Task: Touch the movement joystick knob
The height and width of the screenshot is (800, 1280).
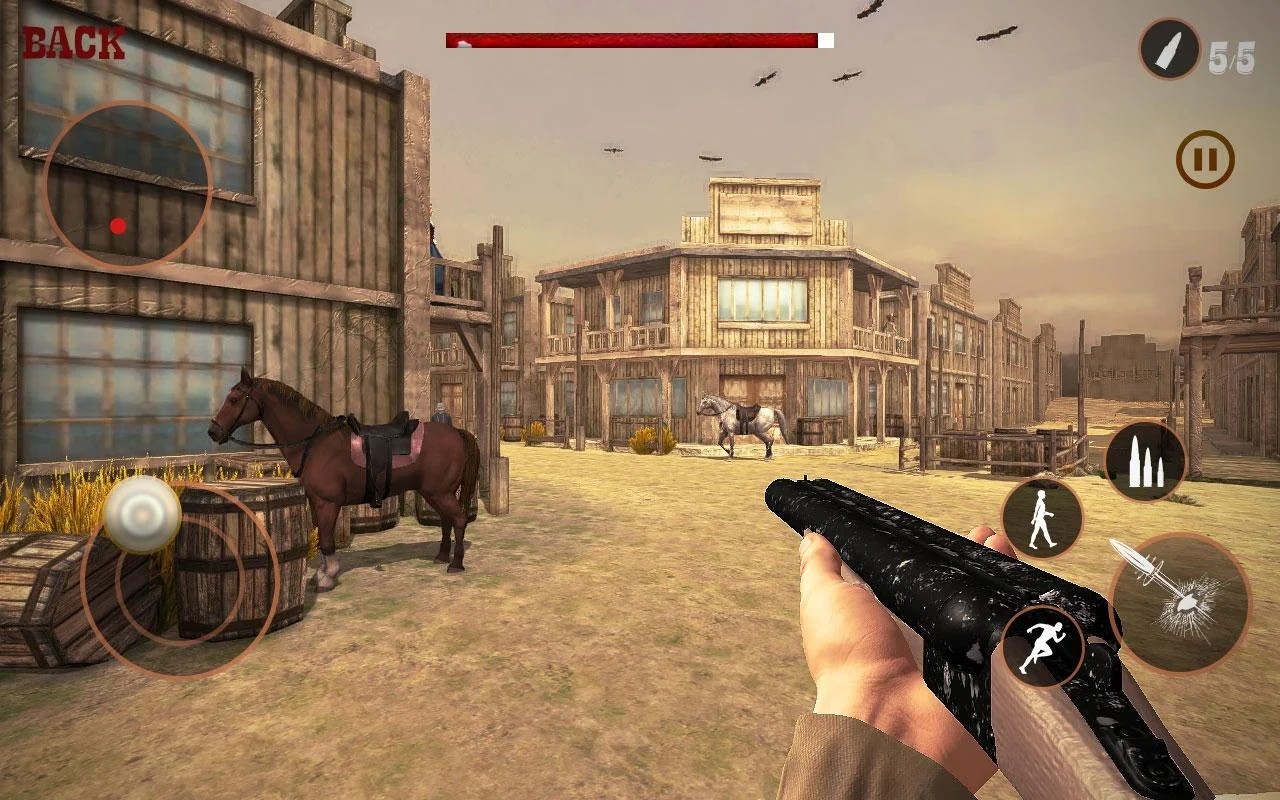Action: click(x=143, y=514)
